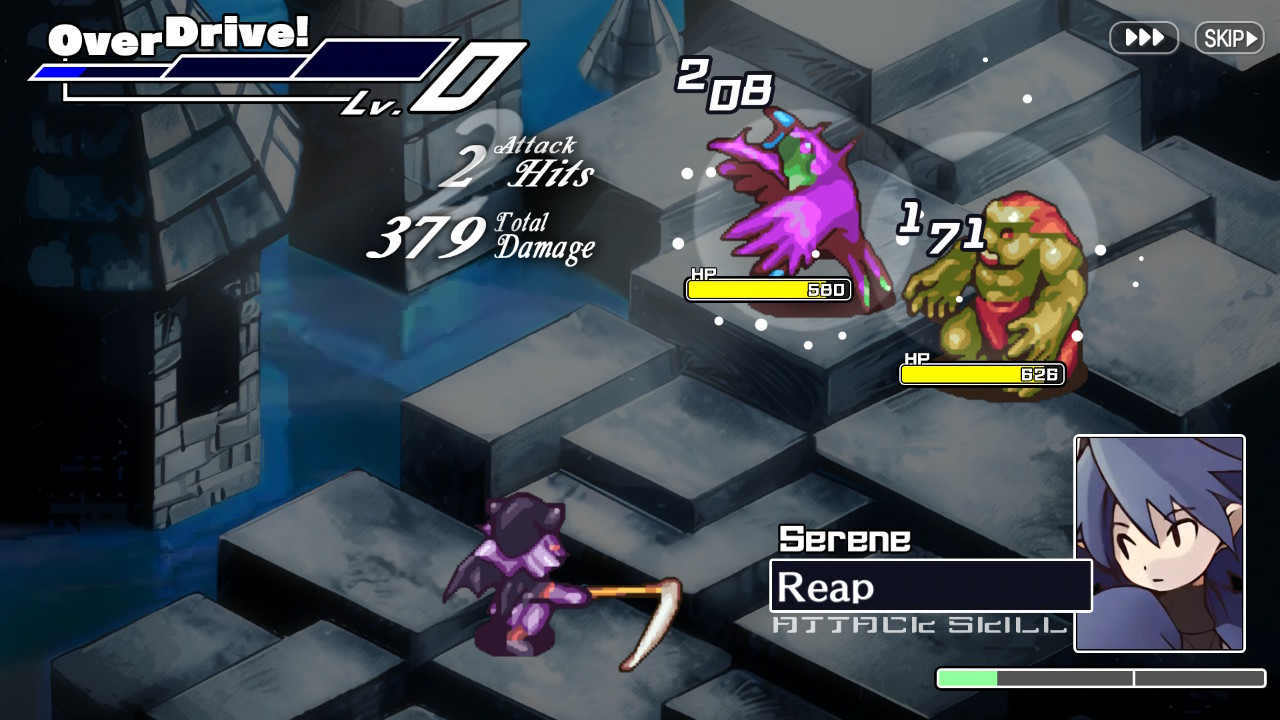Image resolution: width=1280 pixels, height=720 pixels.
Task: Click the Reap command text box
Action: pyautogui.click(x=928, y=586)
